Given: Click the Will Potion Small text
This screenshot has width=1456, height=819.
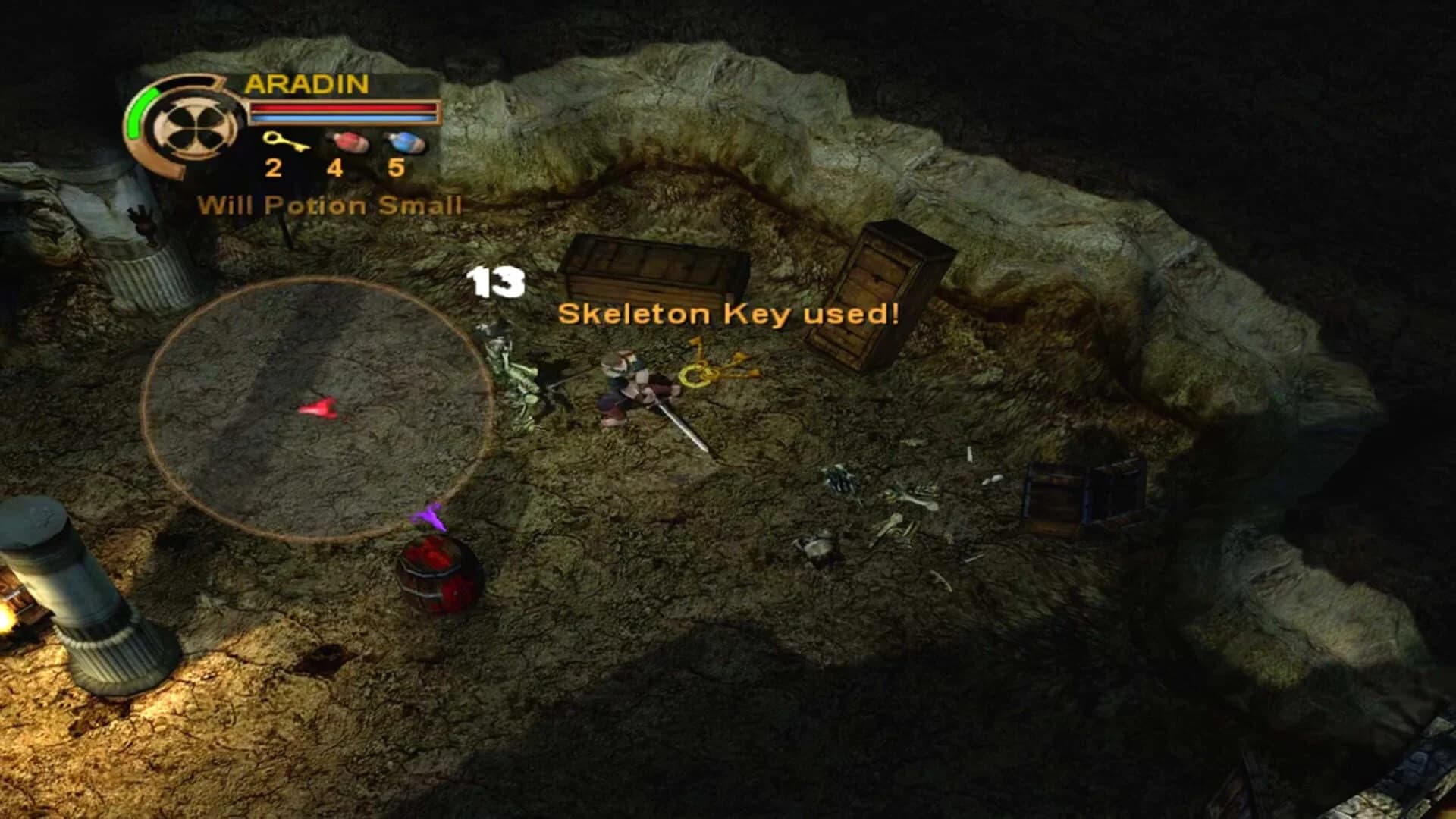Looking at the screenshot, I should pyautogui.click(x=332, y=203).
